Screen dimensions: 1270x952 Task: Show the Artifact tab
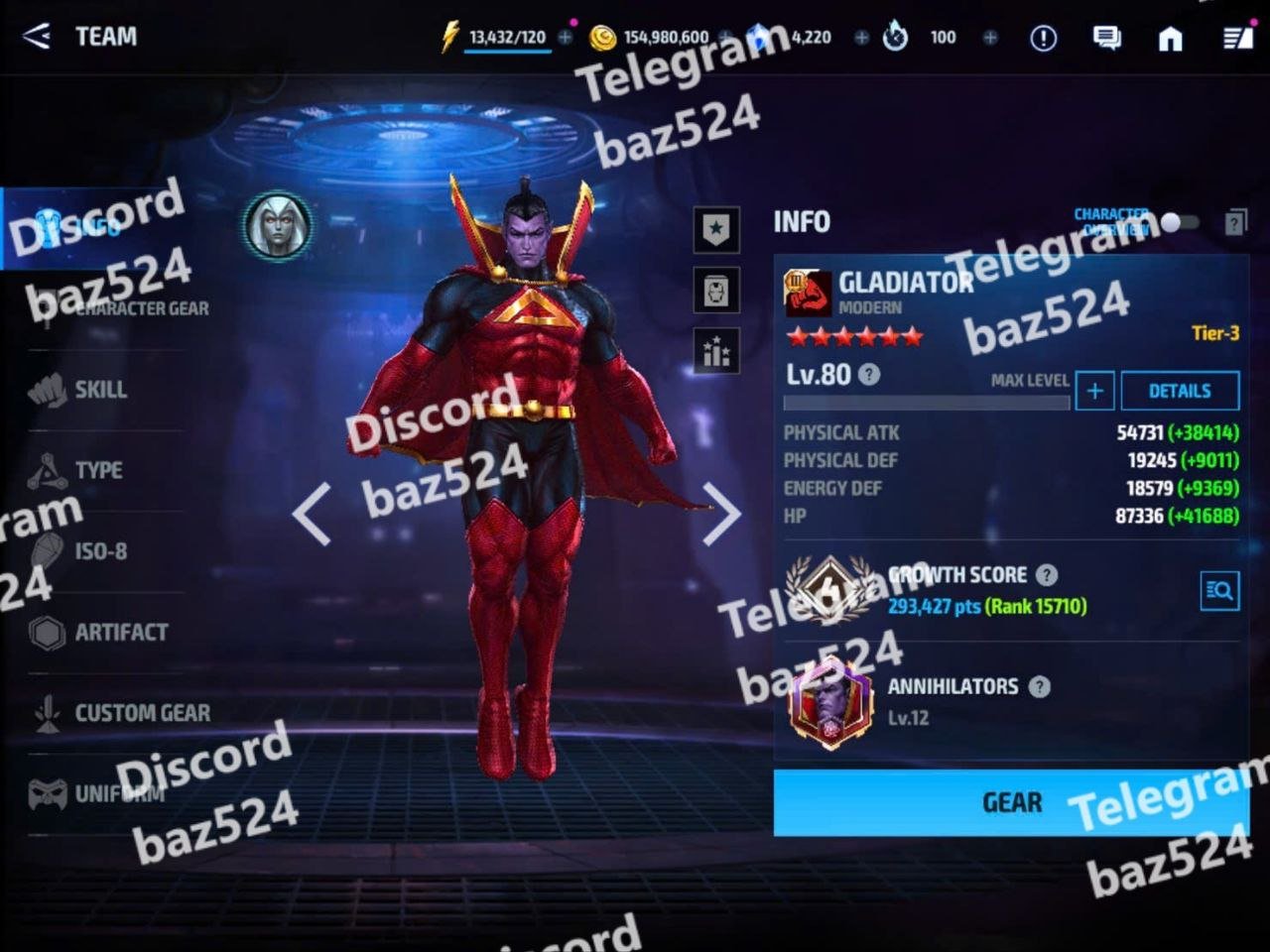[119, 632]
